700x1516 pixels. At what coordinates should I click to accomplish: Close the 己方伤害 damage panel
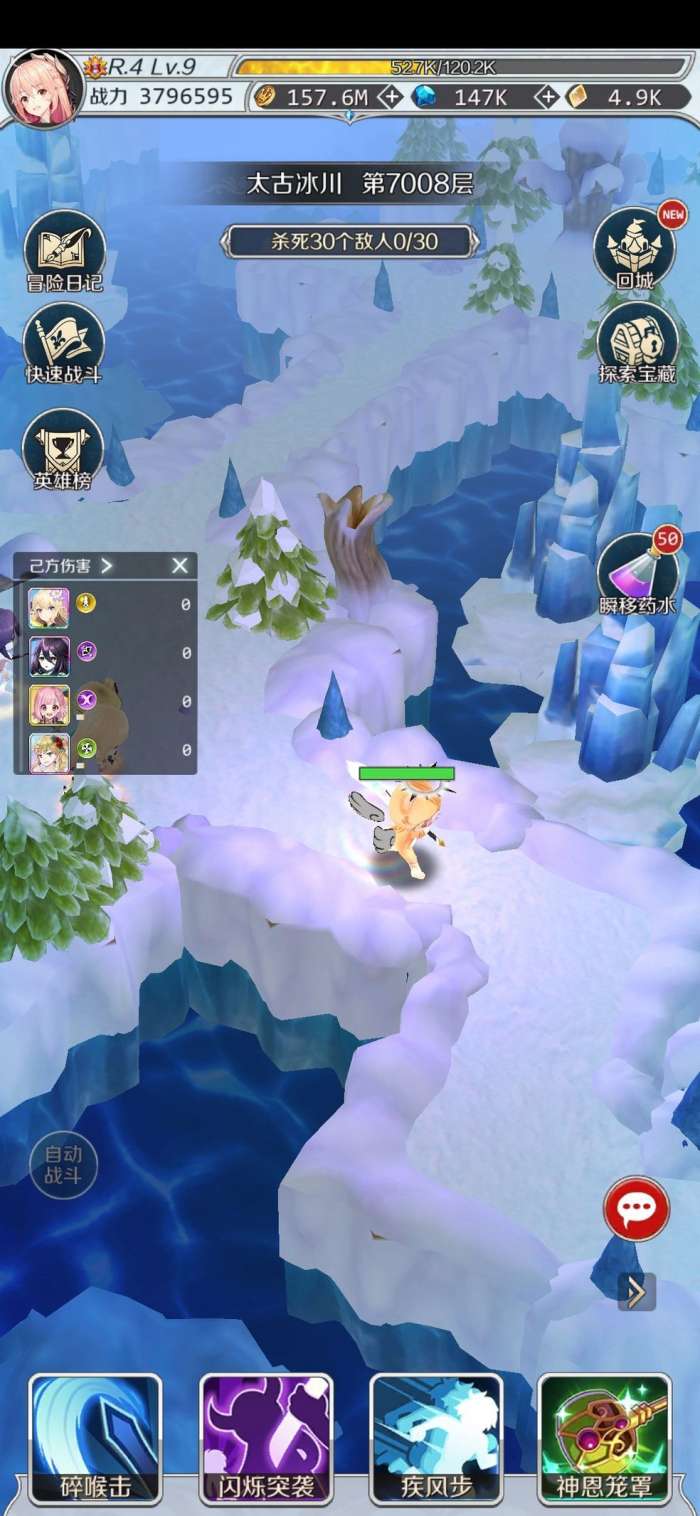pyautogui.click(x=180, y=566)
